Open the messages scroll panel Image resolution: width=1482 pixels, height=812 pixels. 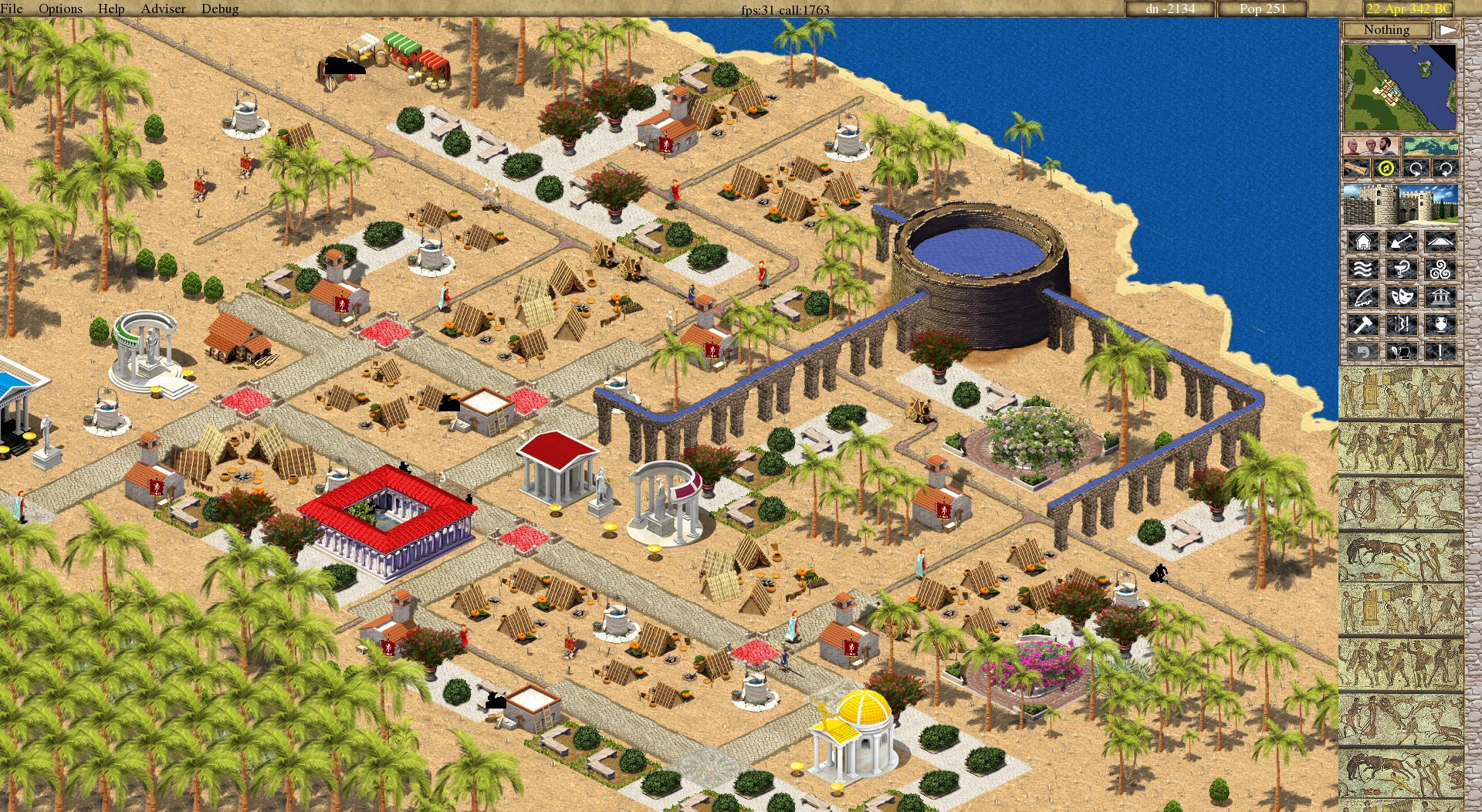1402,351
